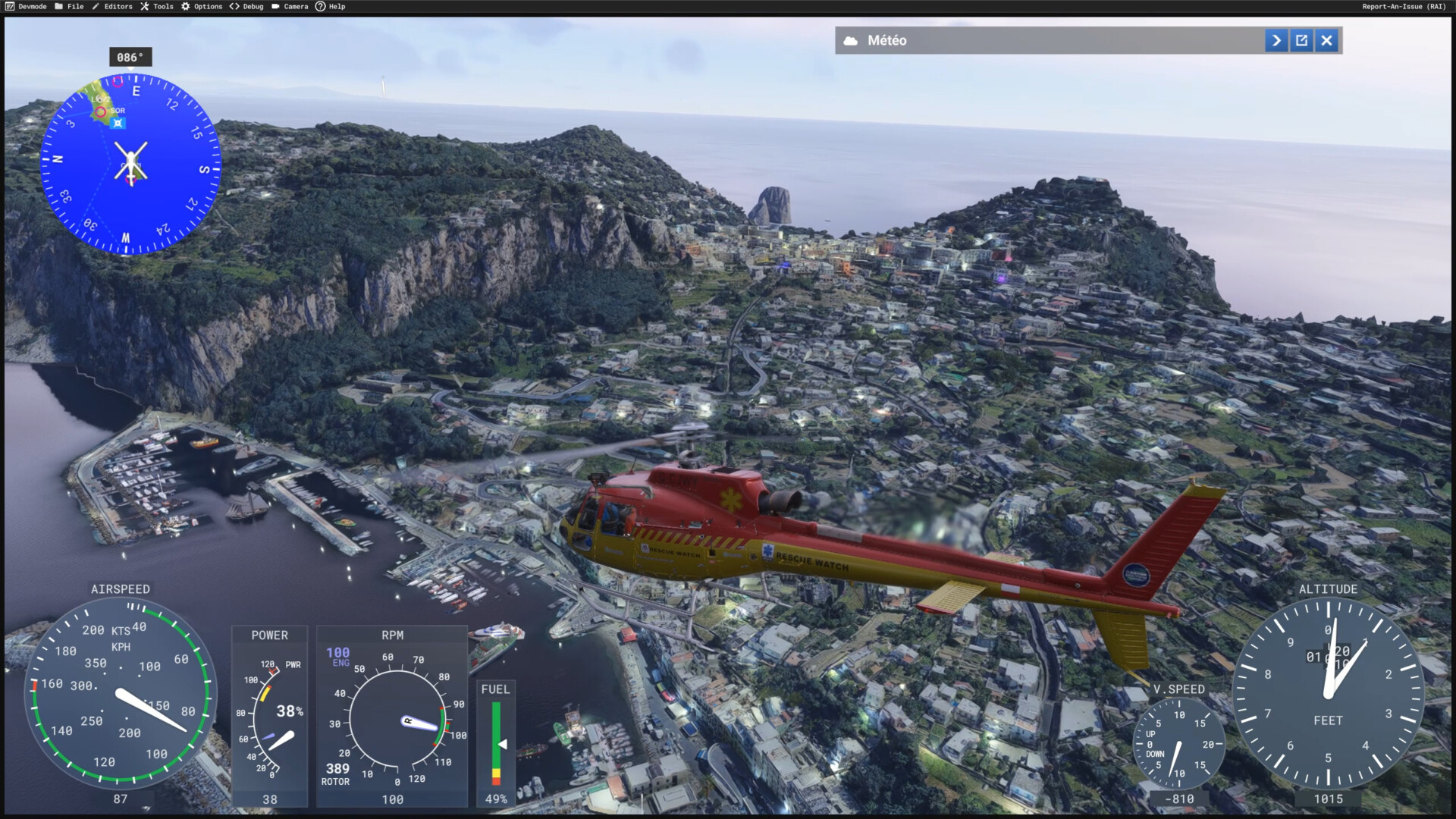Pop out the Météo panel into a window

click(1301, 41)
